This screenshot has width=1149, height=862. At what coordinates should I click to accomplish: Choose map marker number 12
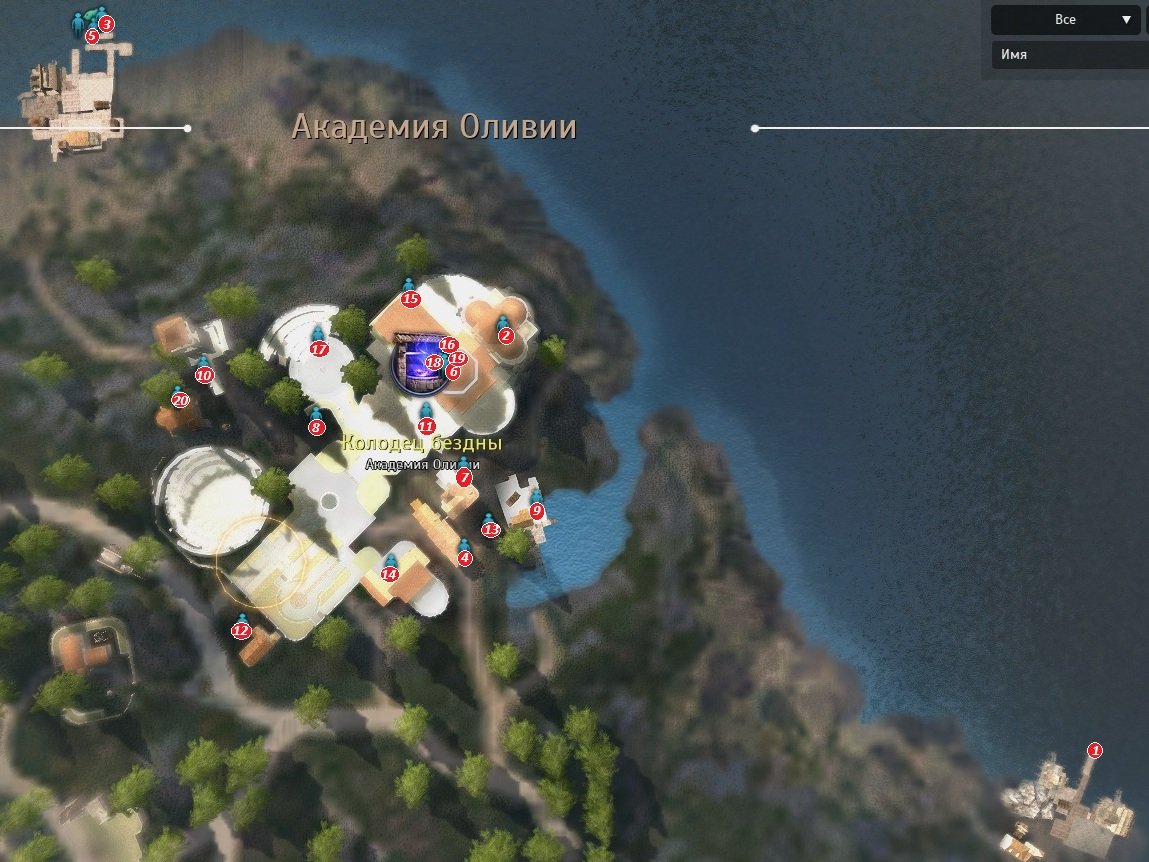click(240, 631)
